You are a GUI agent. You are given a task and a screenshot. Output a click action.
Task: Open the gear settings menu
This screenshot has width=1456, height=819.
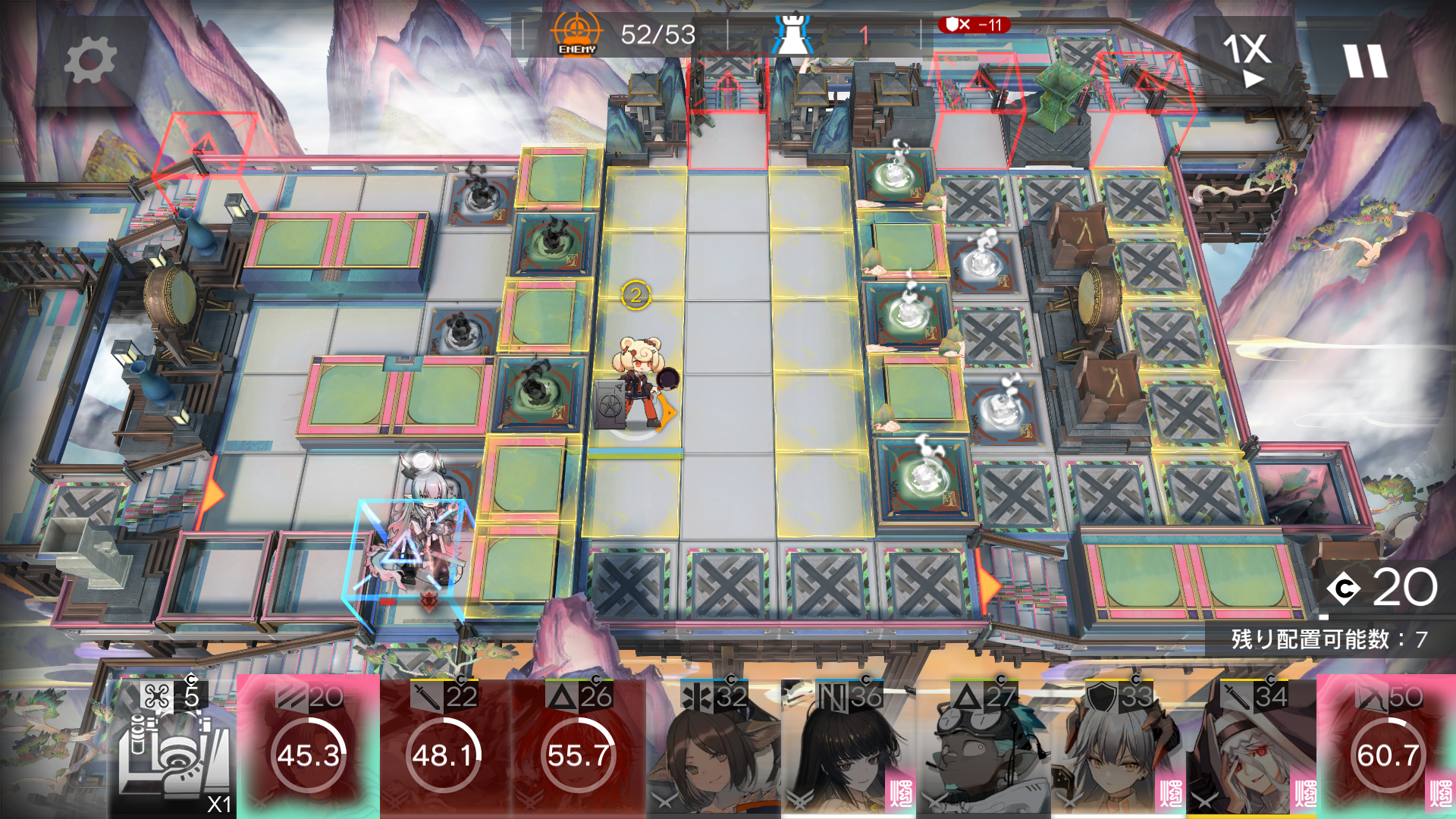[90, 61]
